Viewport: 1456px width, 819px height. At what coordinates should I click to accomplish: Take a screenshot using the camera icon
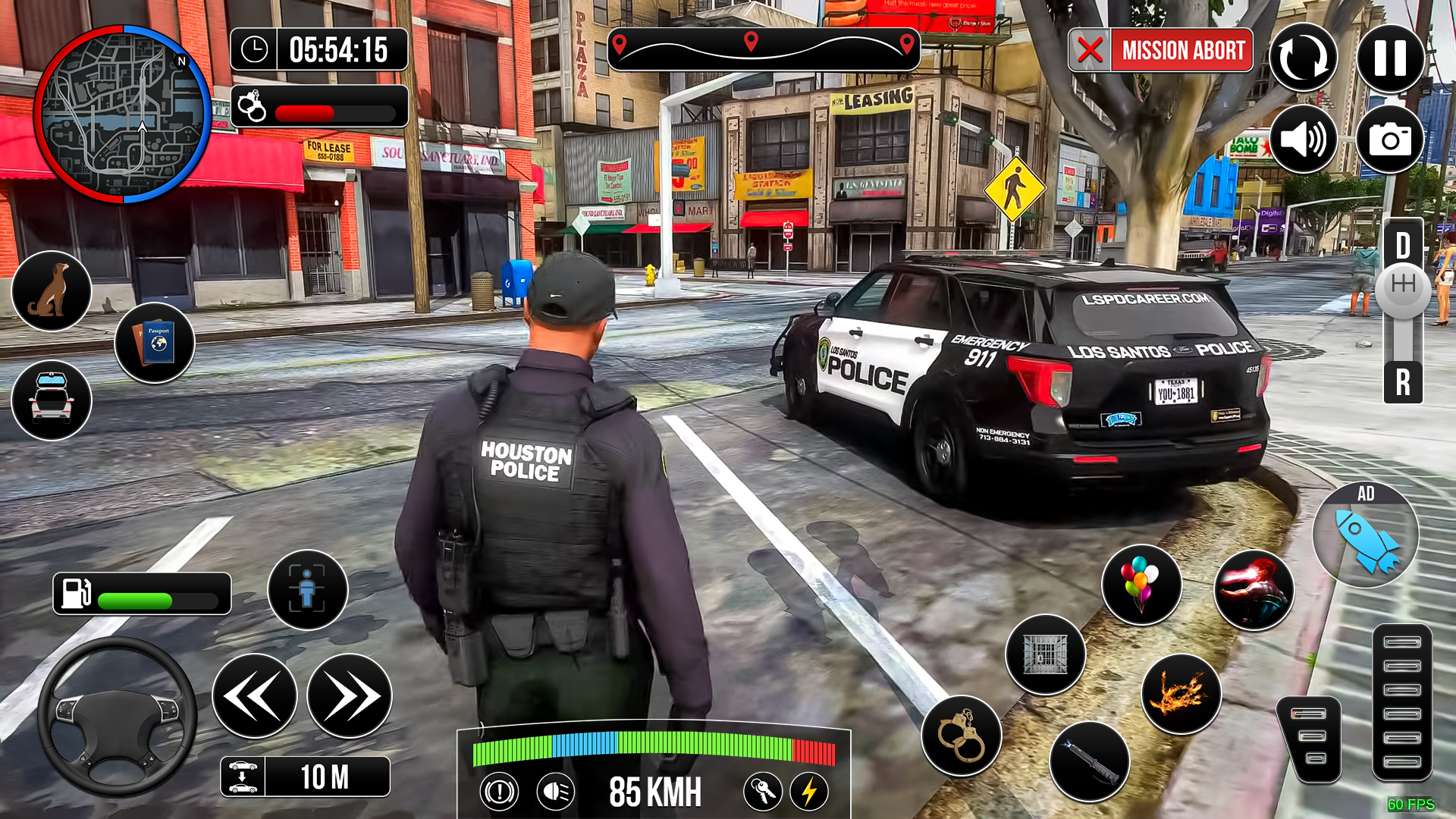pyautogui.click(x=1392, y=140)
